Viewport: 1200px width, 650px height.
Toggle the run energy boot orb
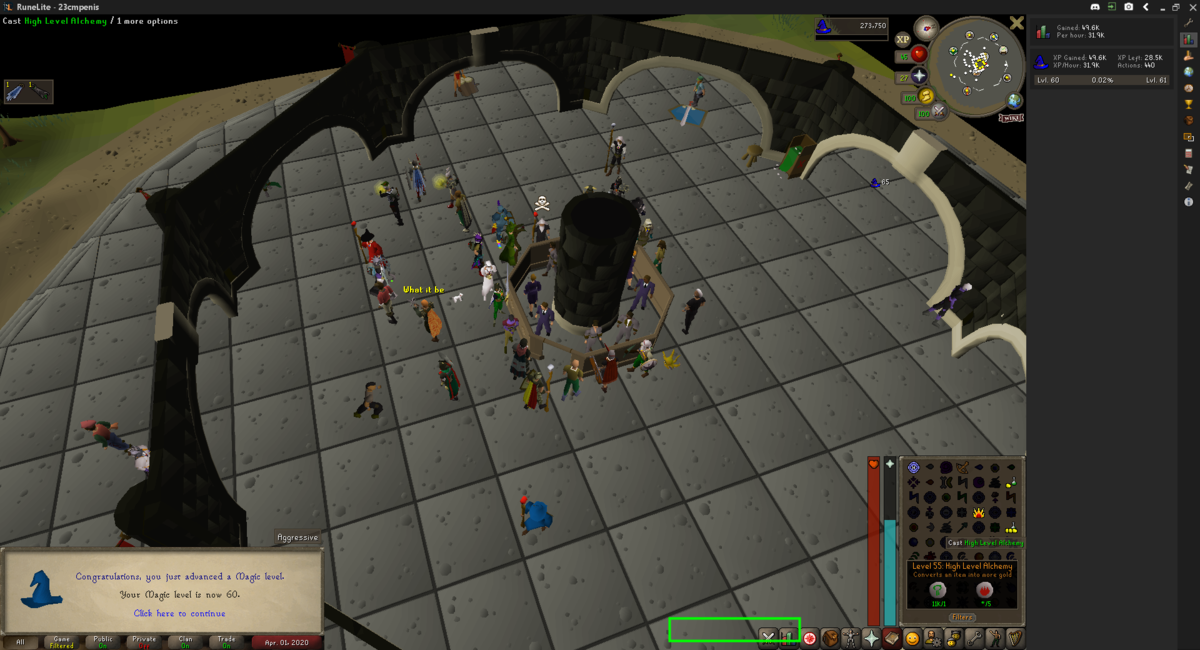tap(927, 96)
